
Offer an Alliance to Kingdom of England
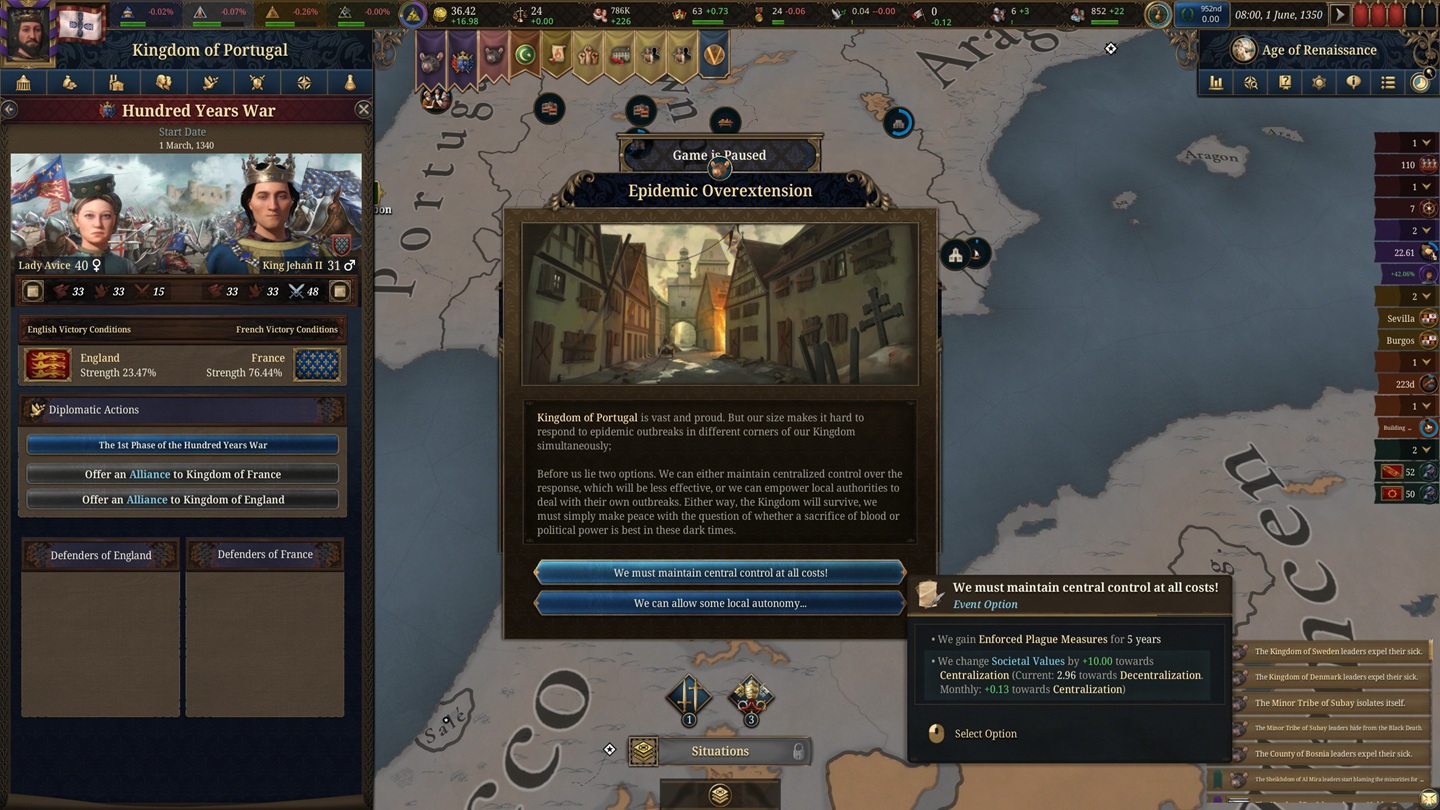pyautogui.click(x=183, y=500)
